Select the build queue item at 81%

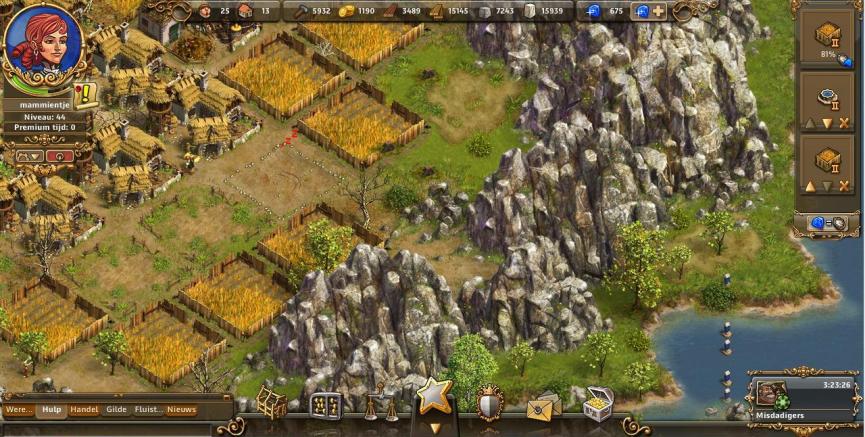click(x=826, y=38)
